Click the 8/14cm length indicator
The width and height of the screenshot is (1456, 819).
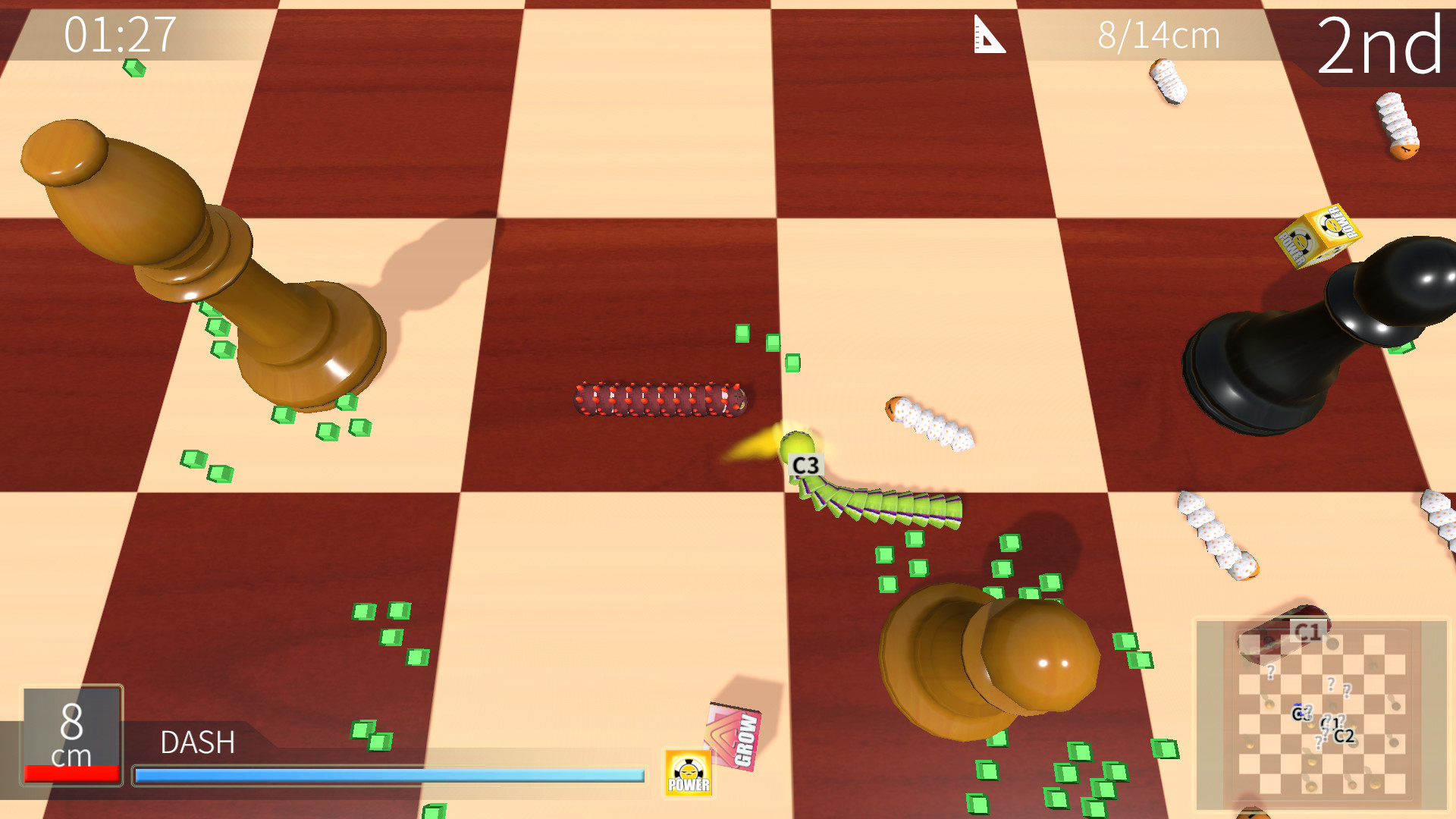(1160, 34)
